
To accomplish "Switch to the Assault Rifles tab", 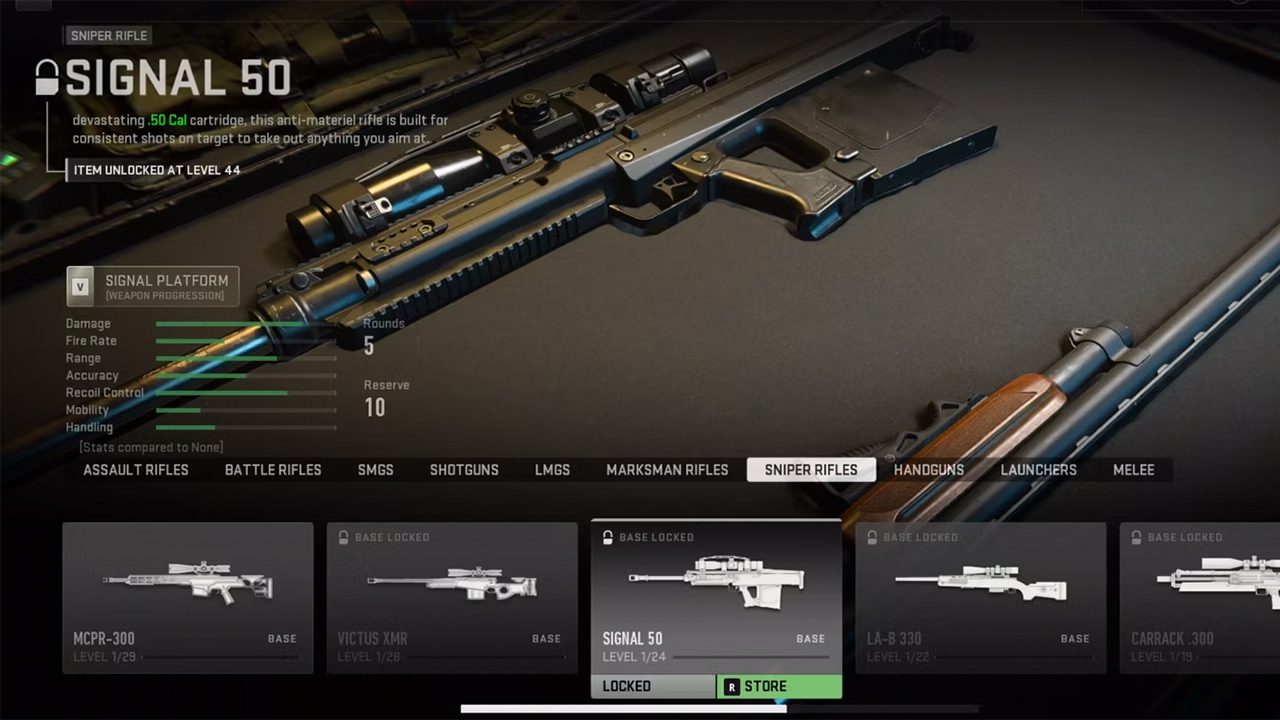I will tap(136, 470).
